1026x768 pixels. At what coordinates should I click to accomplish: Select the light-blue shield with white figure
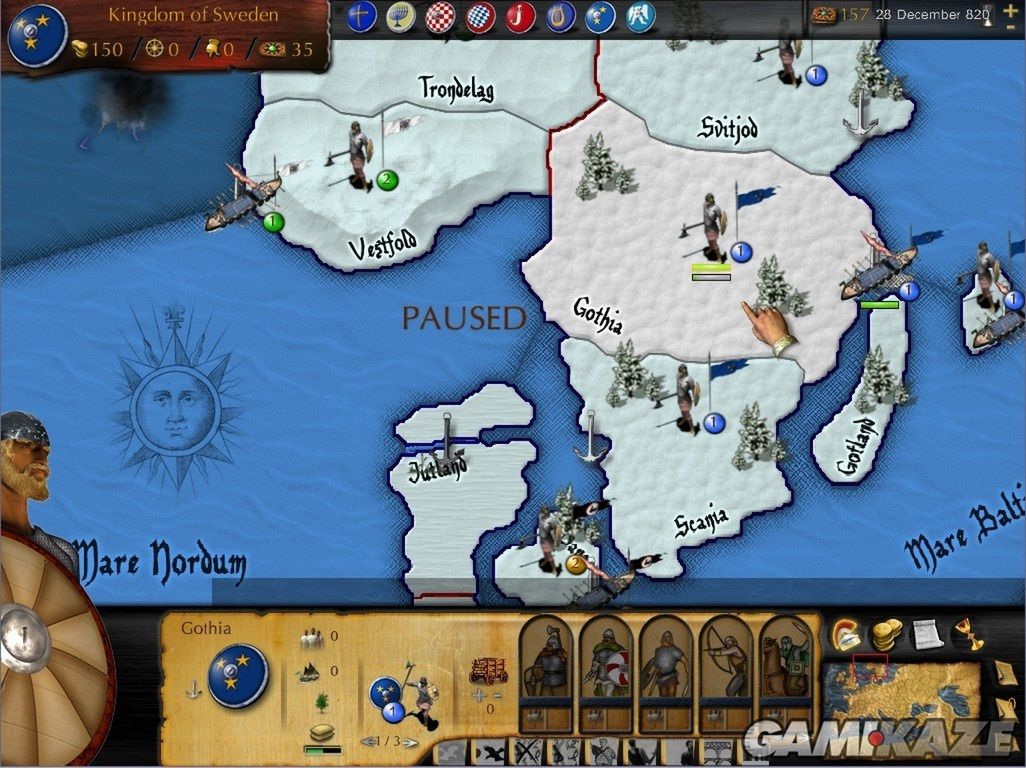click(640, 17)
